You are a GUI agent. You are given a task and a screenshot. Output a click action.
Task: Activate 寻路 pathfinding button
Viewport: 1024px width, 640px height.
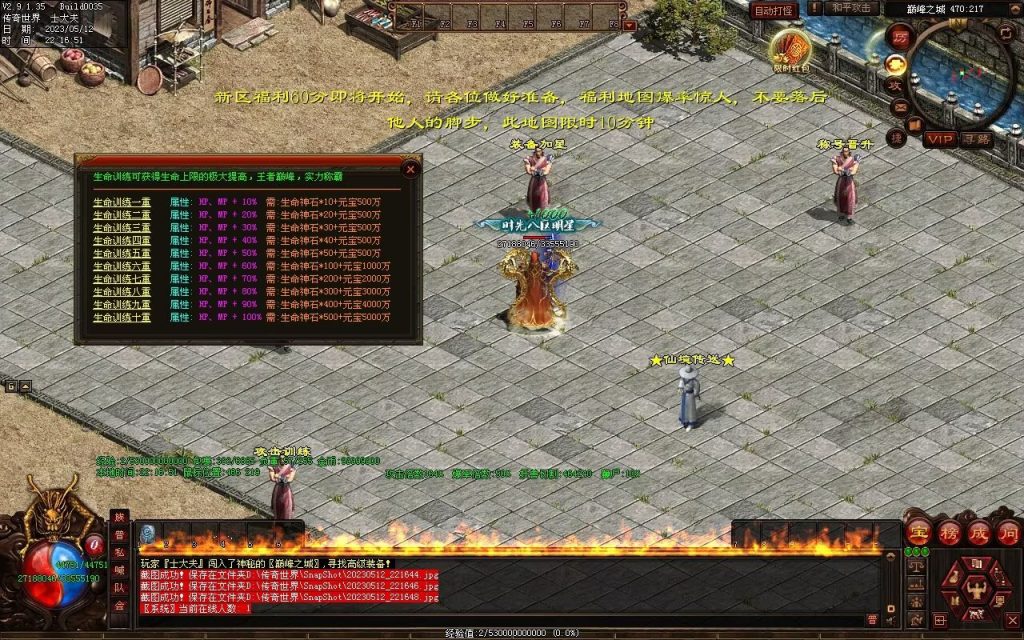coord(977,138)
